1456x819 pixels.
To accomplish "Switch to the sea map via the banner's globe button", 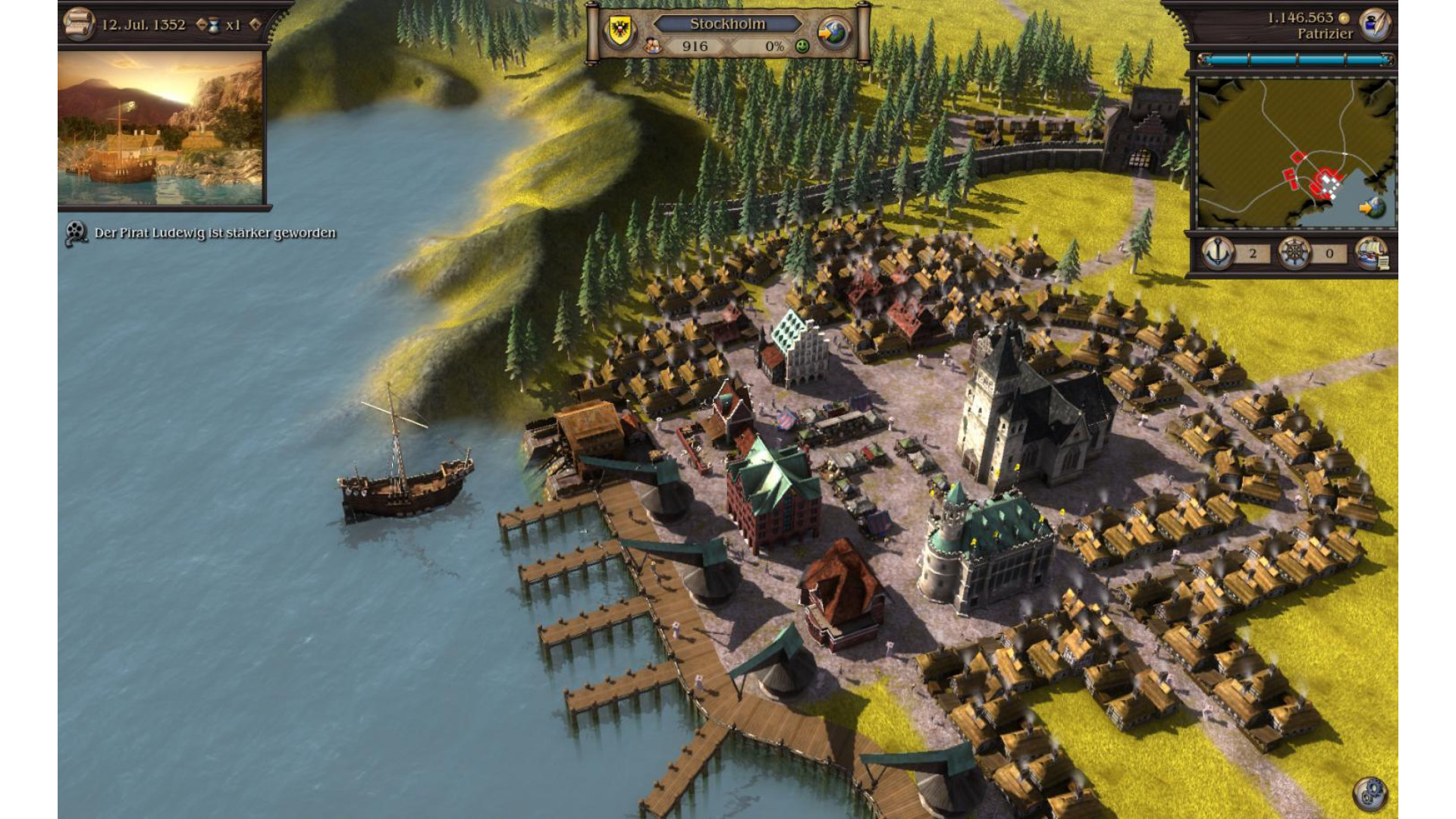I will [834, 33].
